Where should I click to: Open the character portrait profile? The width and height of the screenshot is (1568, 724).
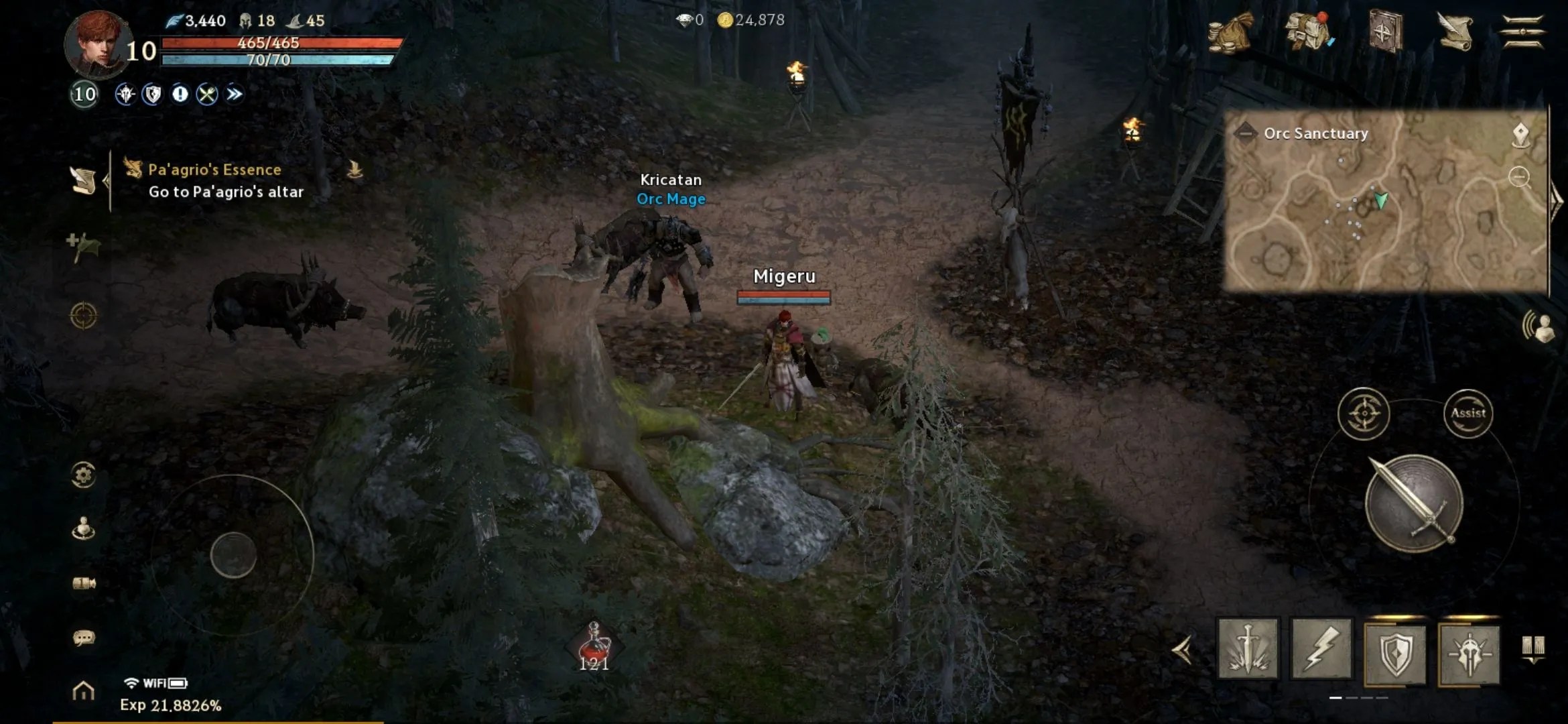coord(99,44)
